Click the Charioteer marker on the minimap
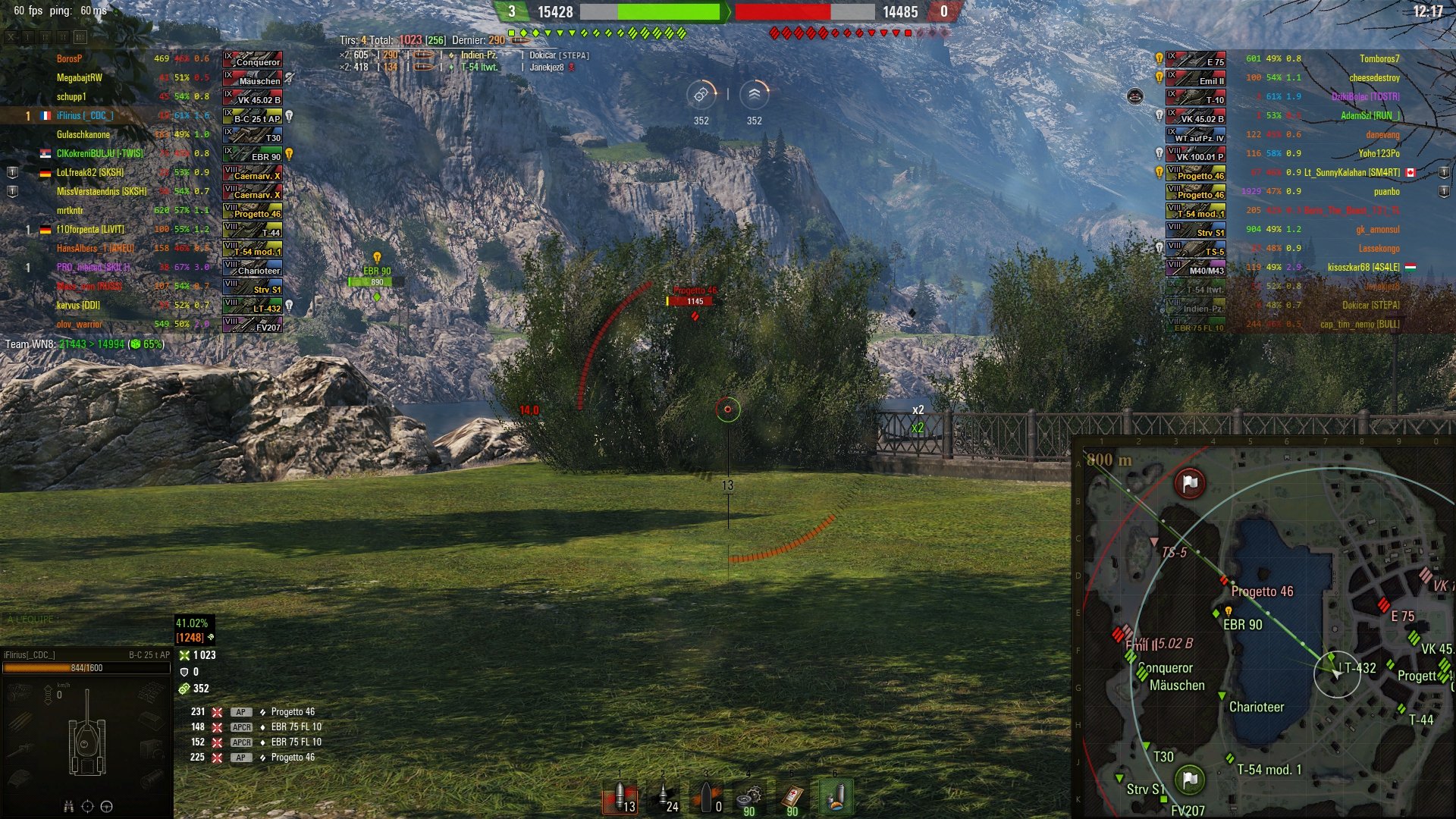The width and height of the screenshot is (1456, 819). 1222,696
